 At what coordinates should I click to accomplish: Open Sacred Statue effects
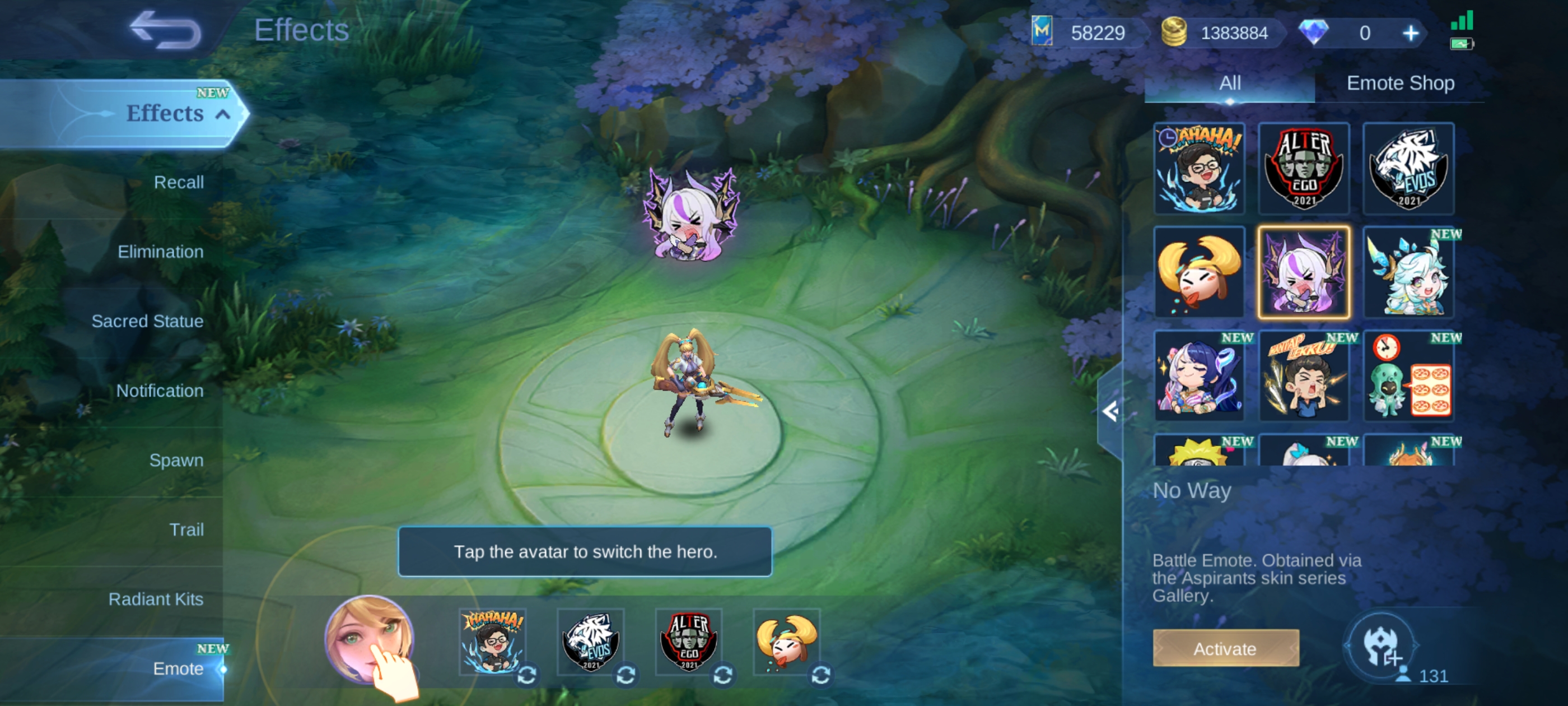[x=147, y=321]
